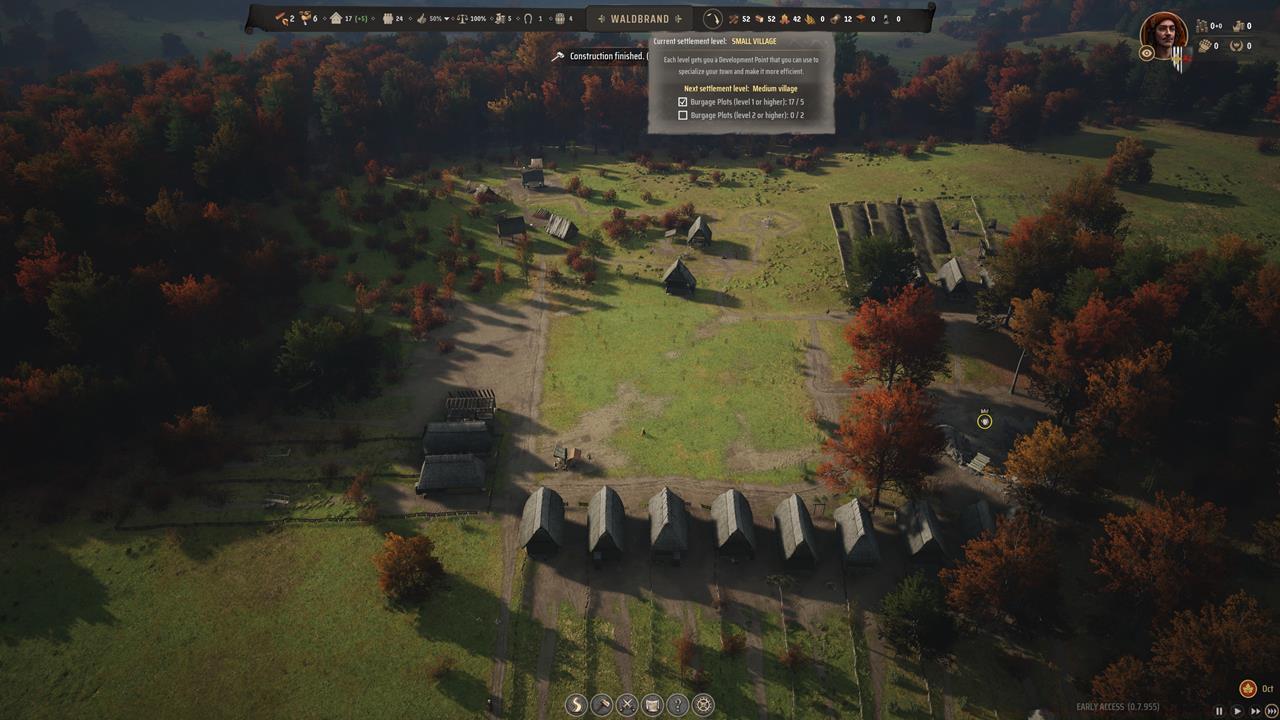1280x720 pixels.
Task: Select the flame icon in bottom toolbar
Action: click(576, 705)
